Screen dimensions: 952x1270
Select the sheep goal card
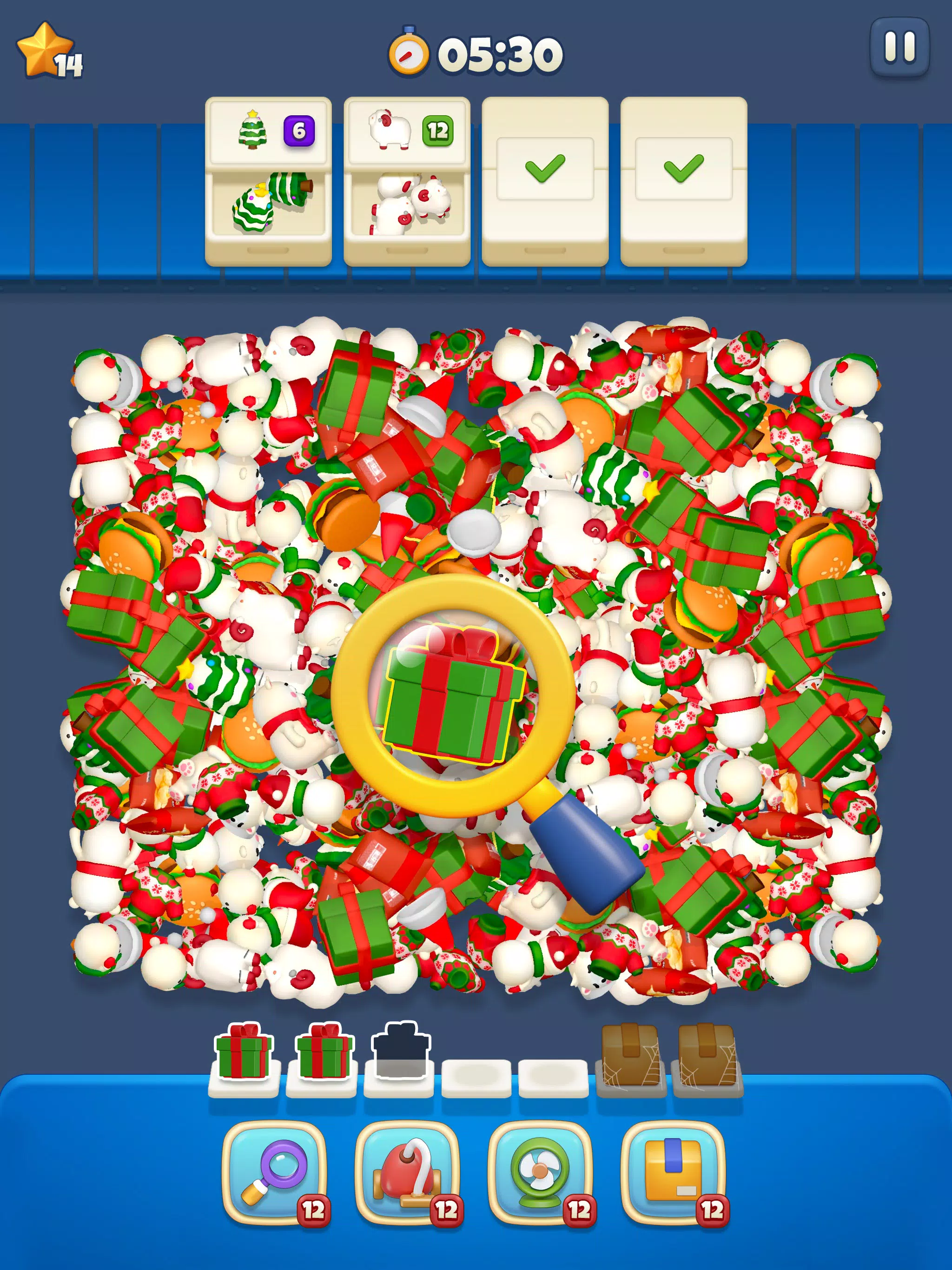[408, 178]
